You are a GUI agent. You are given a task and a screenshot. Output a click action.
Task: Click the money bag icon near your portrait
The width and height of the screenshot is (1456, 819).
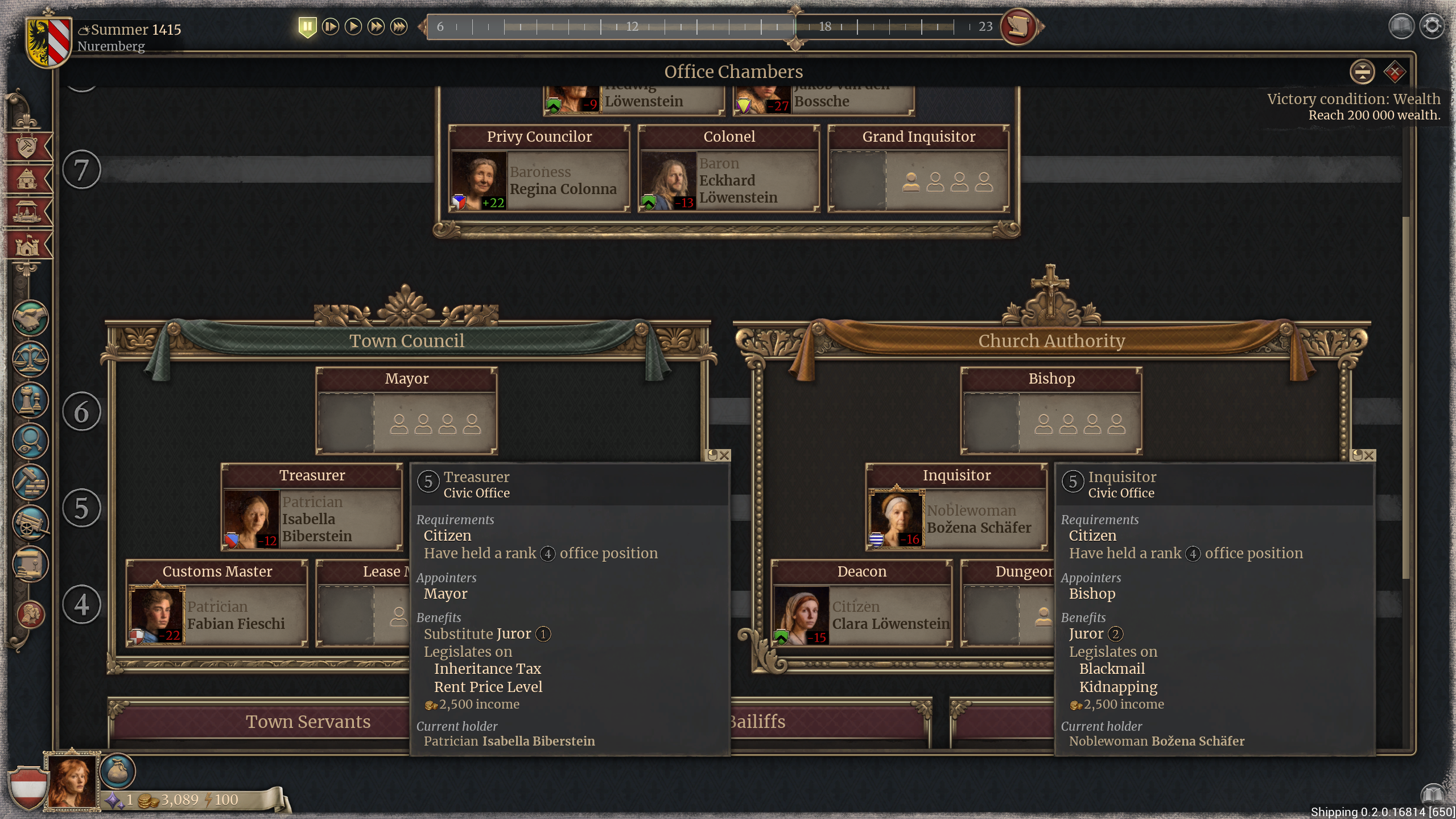(x=118, y=772)
